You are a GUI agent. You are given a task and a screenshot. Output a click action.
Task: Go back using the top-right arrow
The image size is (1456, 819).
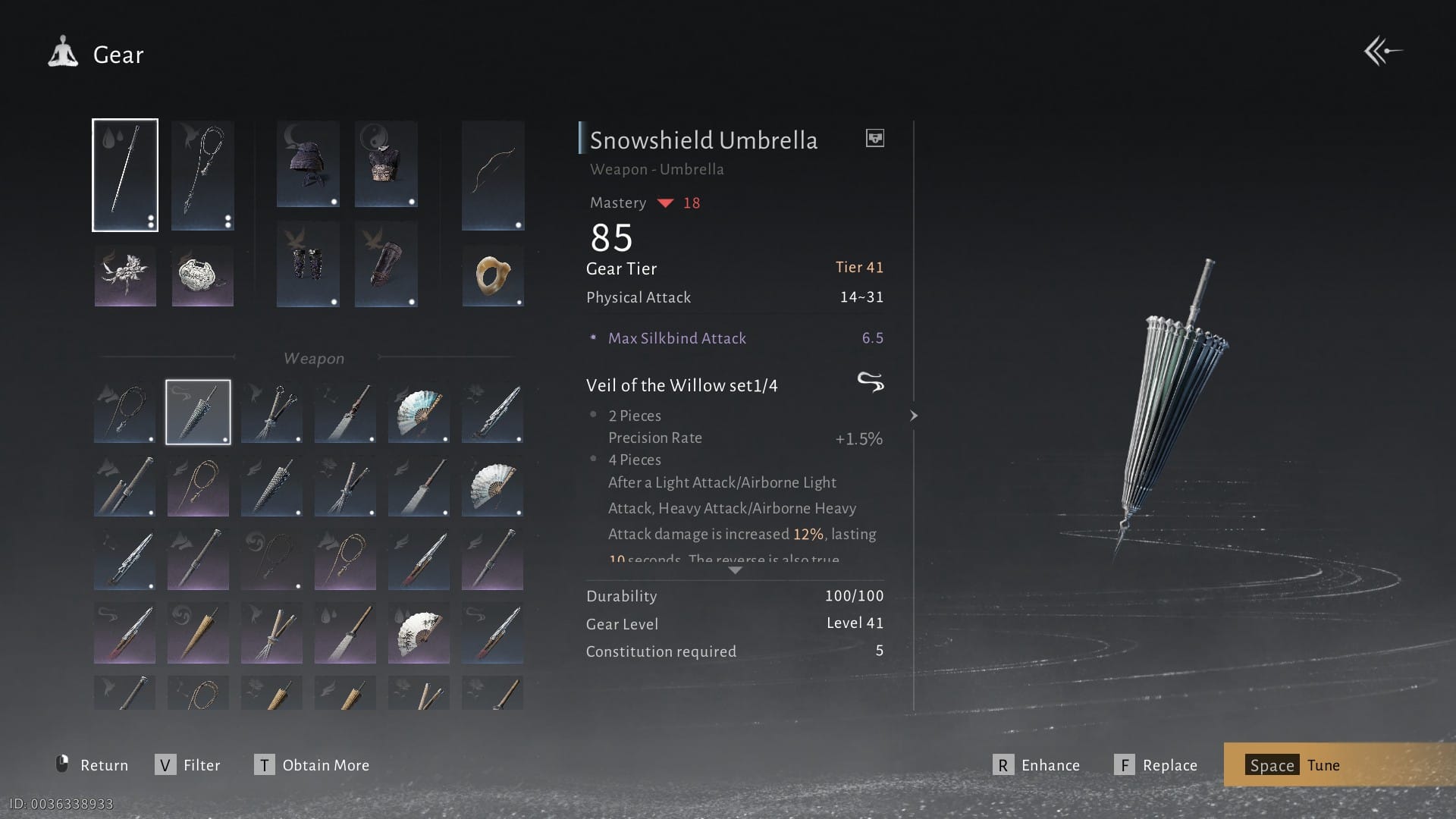coord(1383,52)
